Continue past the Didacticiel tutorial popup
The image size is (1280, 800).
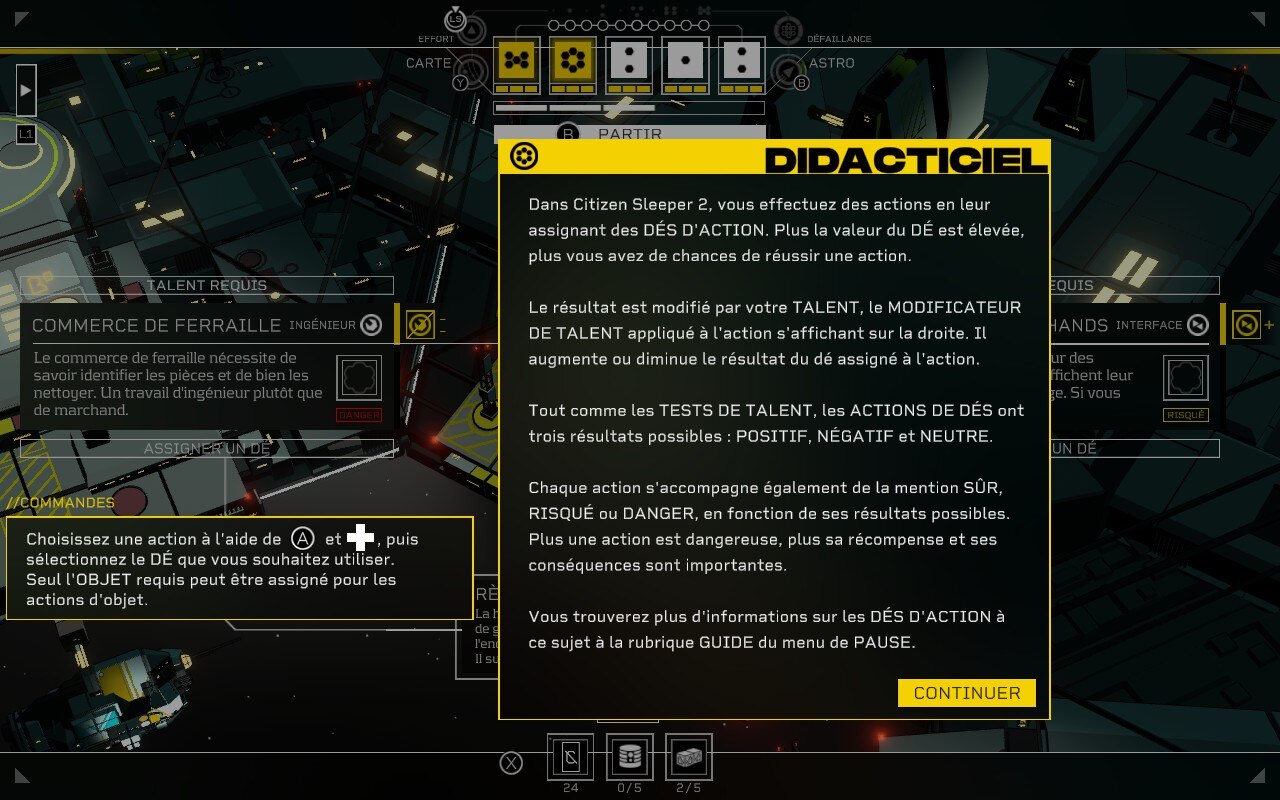point(966,693)
